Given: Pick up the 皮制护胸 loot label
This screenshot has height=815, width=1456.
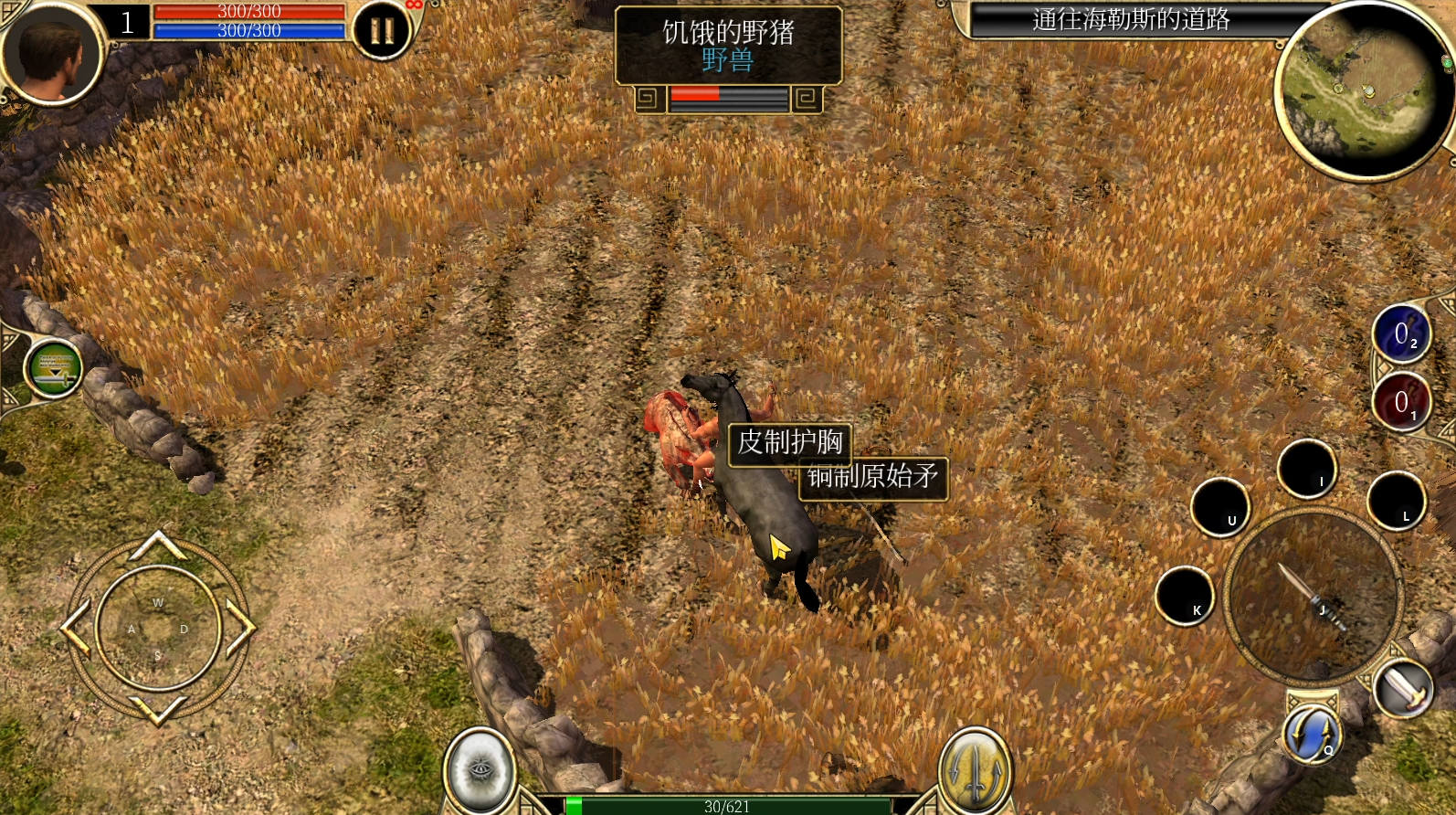Looking at the screenshot, I should click(789, 443).
